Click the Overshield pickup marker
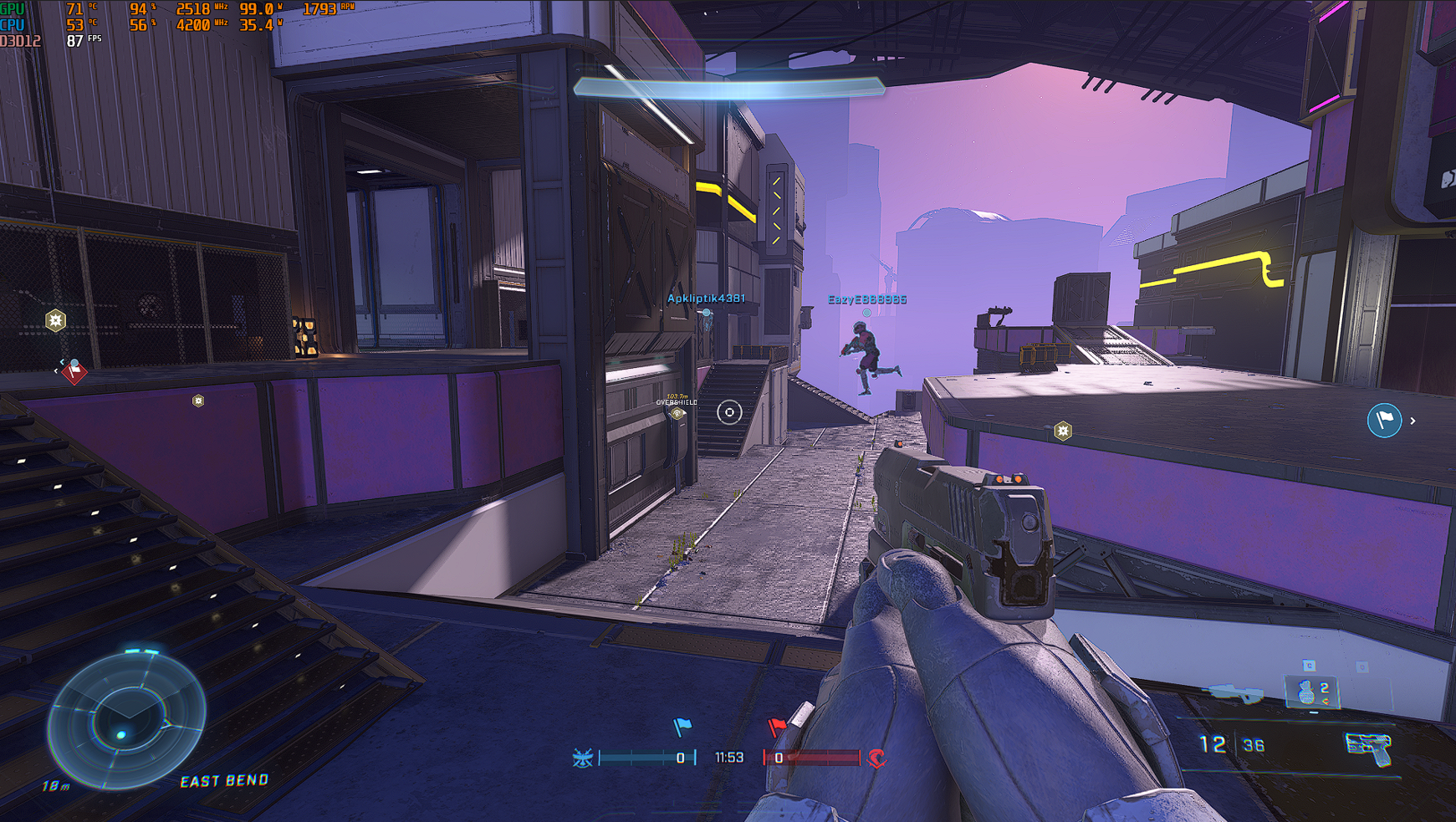Image resolution: width=1456 pixels, height=822 pixels. coord(677,412)
